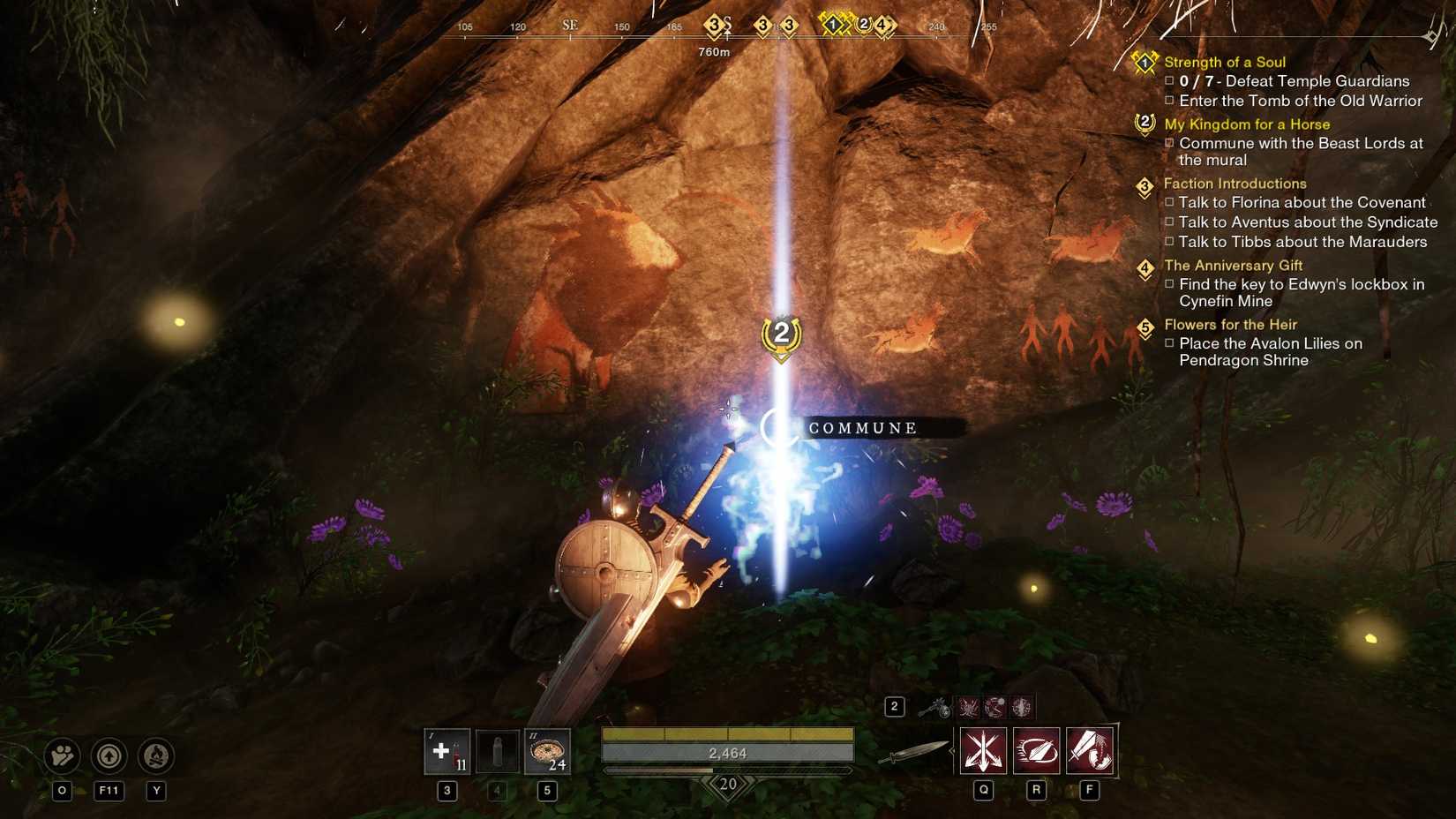The image size is (1456, 819).
Task: Click the yellow stamina bar showing 2,464
Action: pos(726,734)
